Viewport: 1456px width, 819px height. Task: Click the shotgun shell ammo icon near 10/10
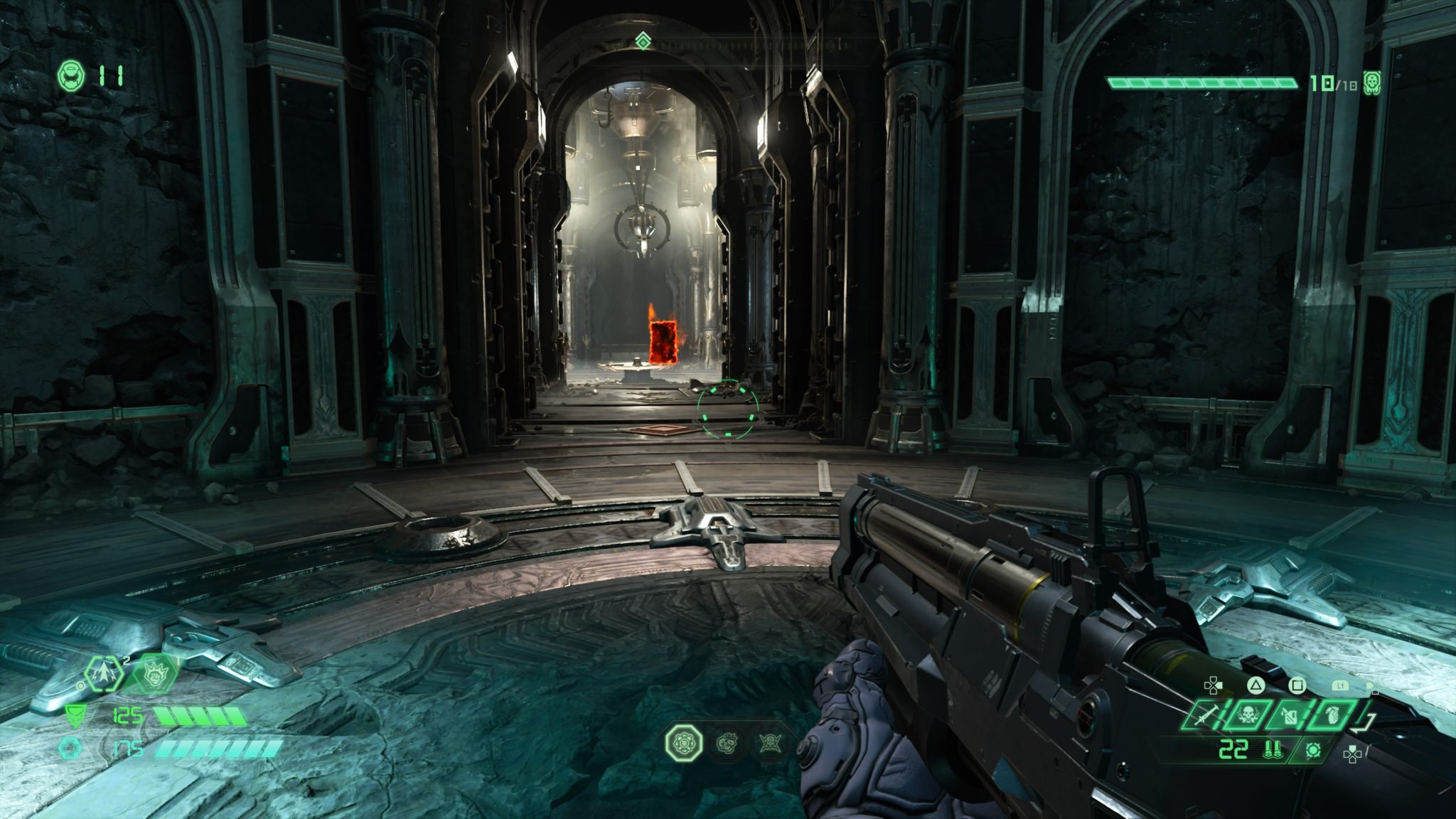pos(1371,82)
